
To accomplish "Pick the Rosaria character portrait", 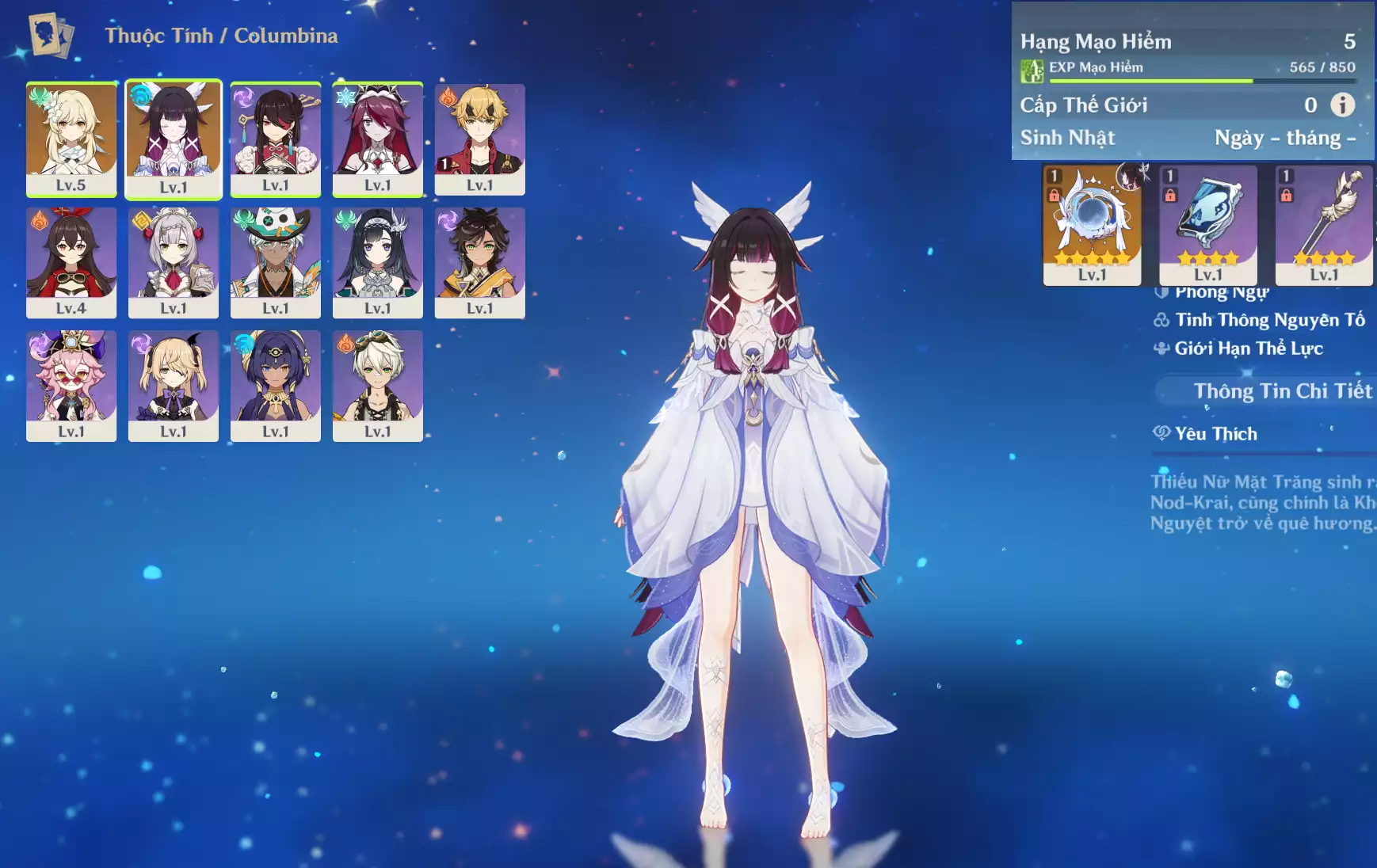I will tap(378, 139).
